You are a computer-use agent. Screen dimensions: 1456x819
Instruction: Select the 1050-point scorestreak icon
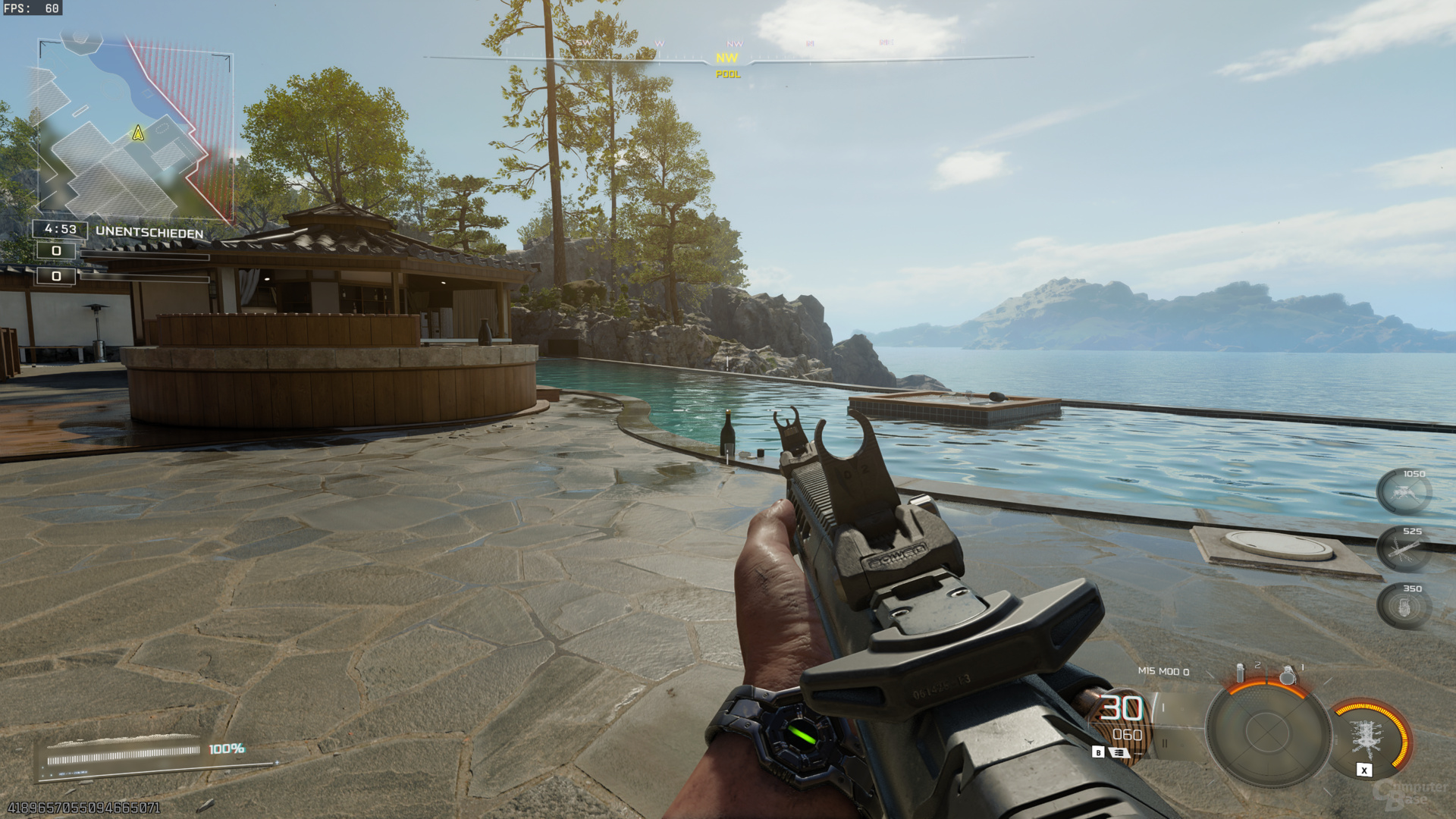tap(1404, 492)
